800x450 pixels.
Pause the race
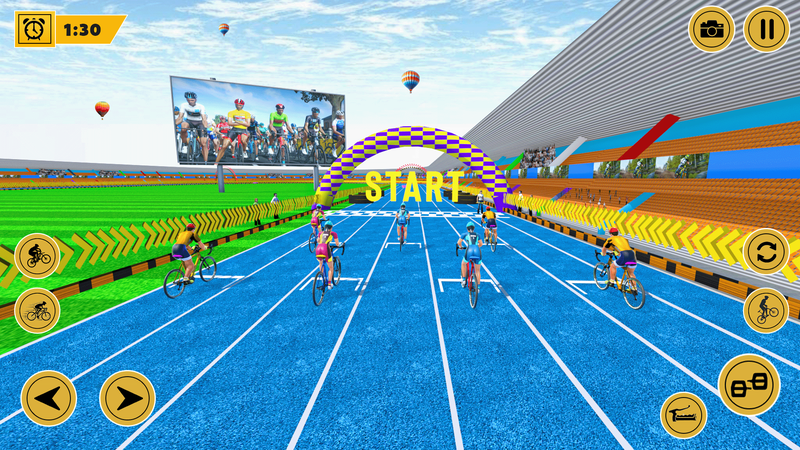click(766, 29)
